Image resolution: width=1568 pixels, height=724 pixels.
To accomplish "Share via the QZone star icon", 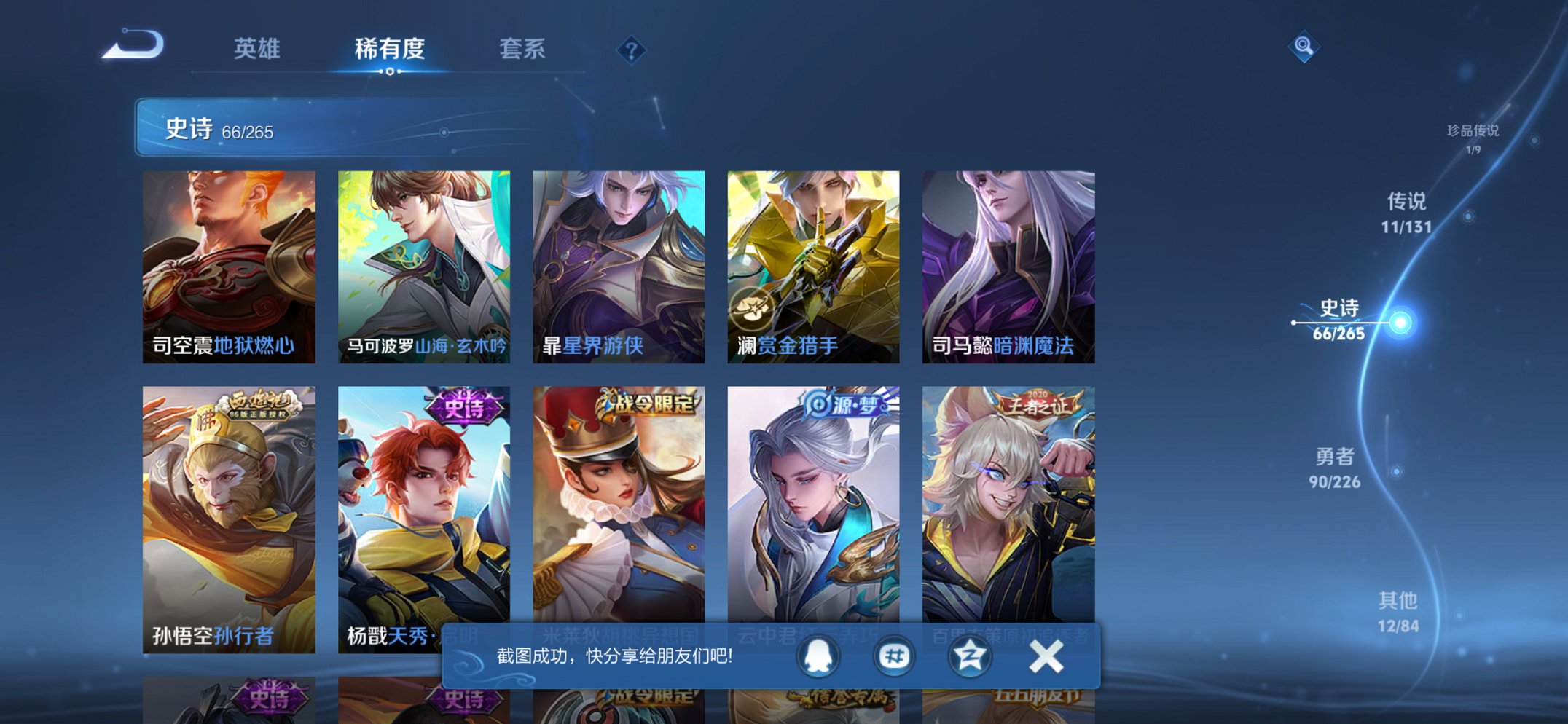I will point(969,658).
